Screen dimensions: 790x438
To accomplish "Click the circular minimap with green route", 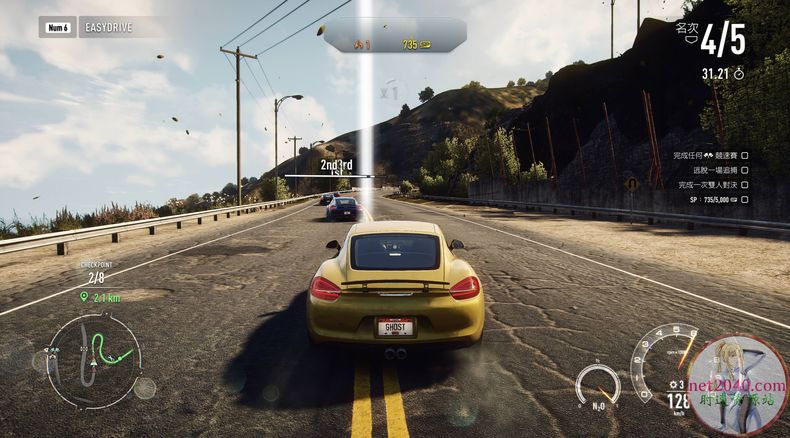I will click(93, 358).
